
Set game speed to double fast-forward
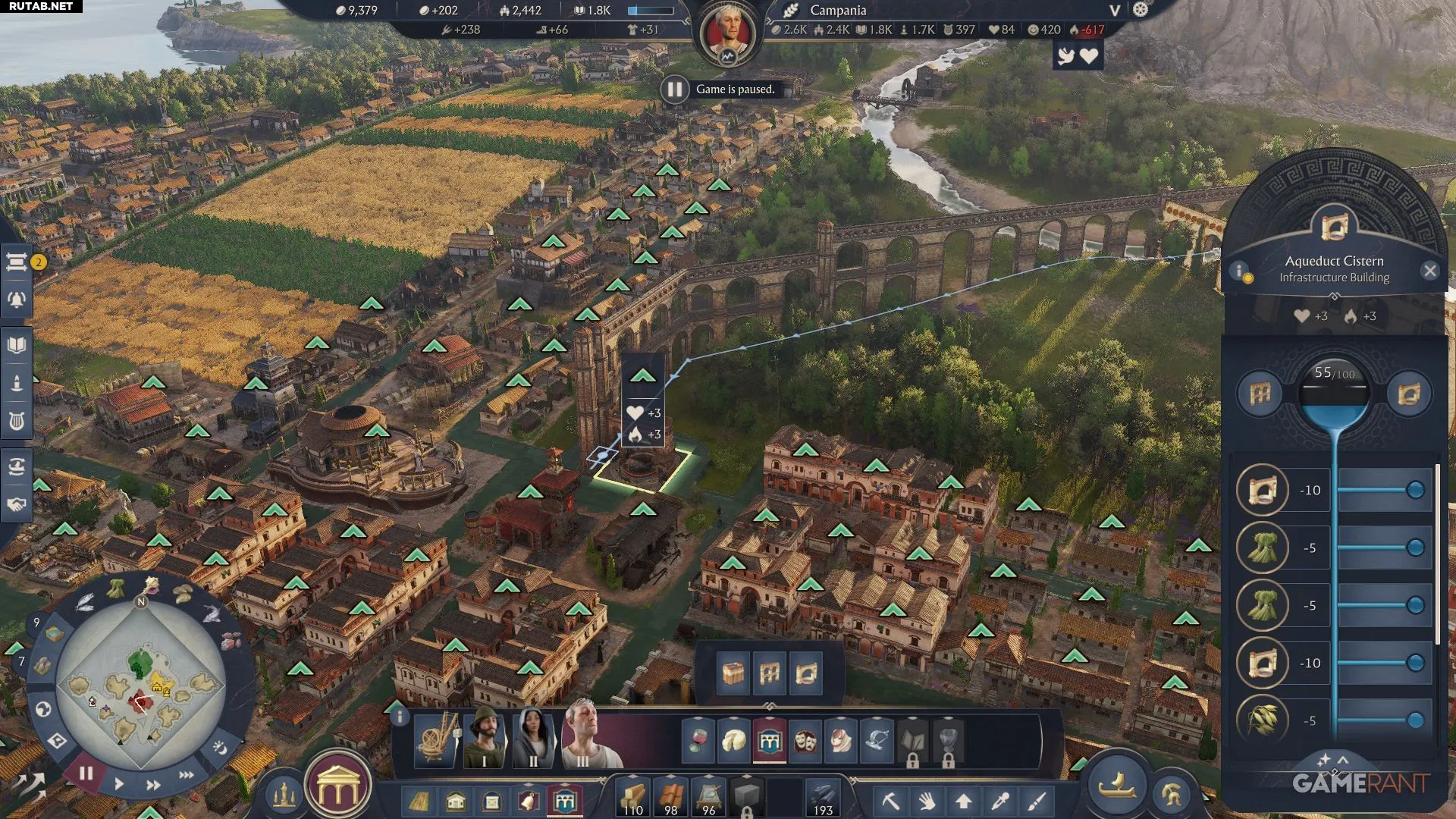(153, 784)
